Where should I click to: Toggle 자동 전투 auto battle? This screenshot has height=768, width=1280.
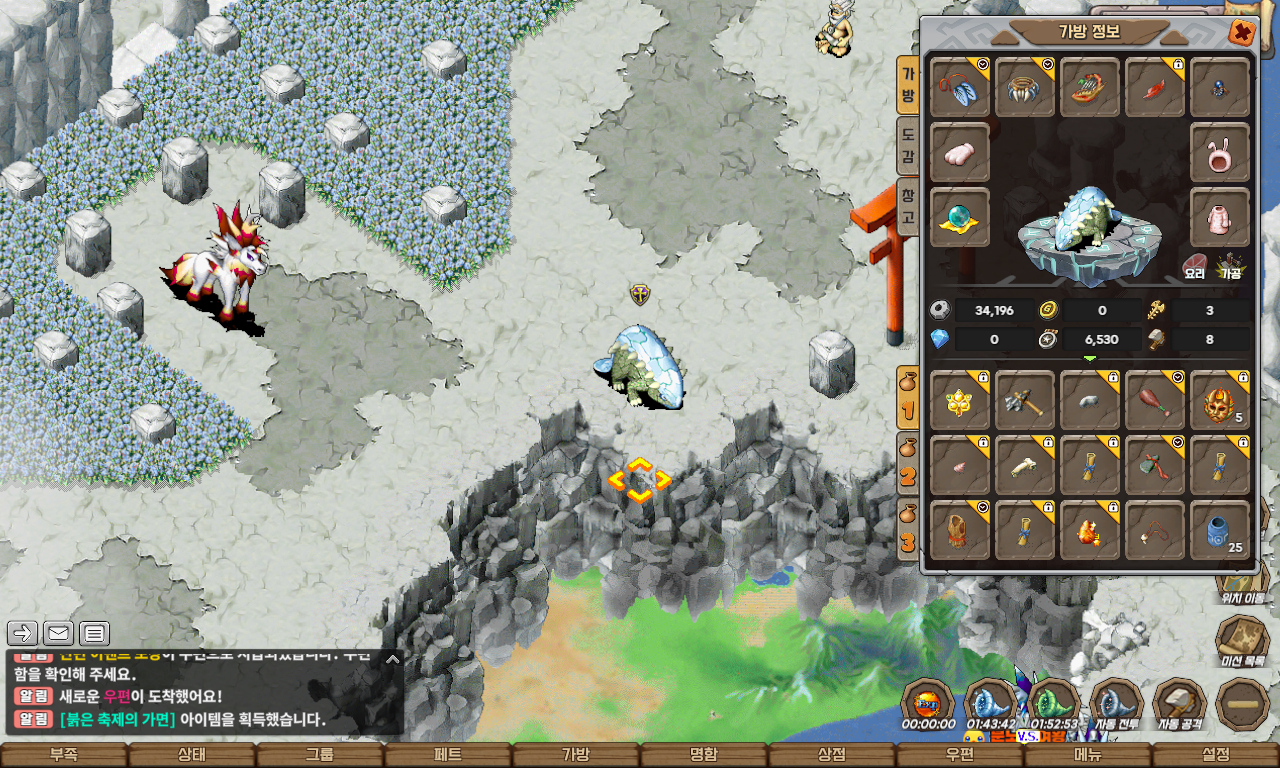click(1116, 704)
